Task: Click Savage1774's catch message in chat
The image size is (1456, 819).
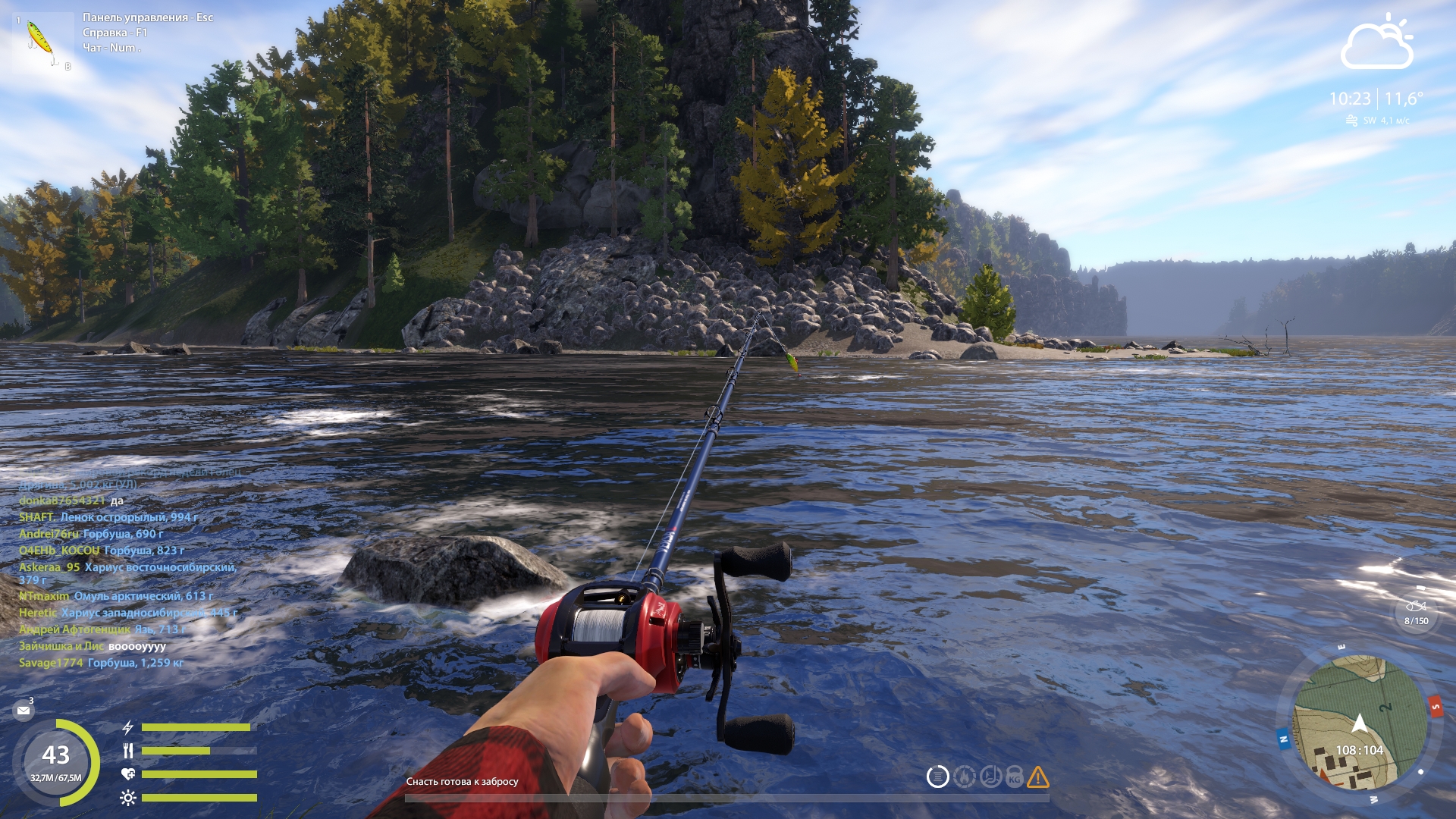Action: coord(101,663)
